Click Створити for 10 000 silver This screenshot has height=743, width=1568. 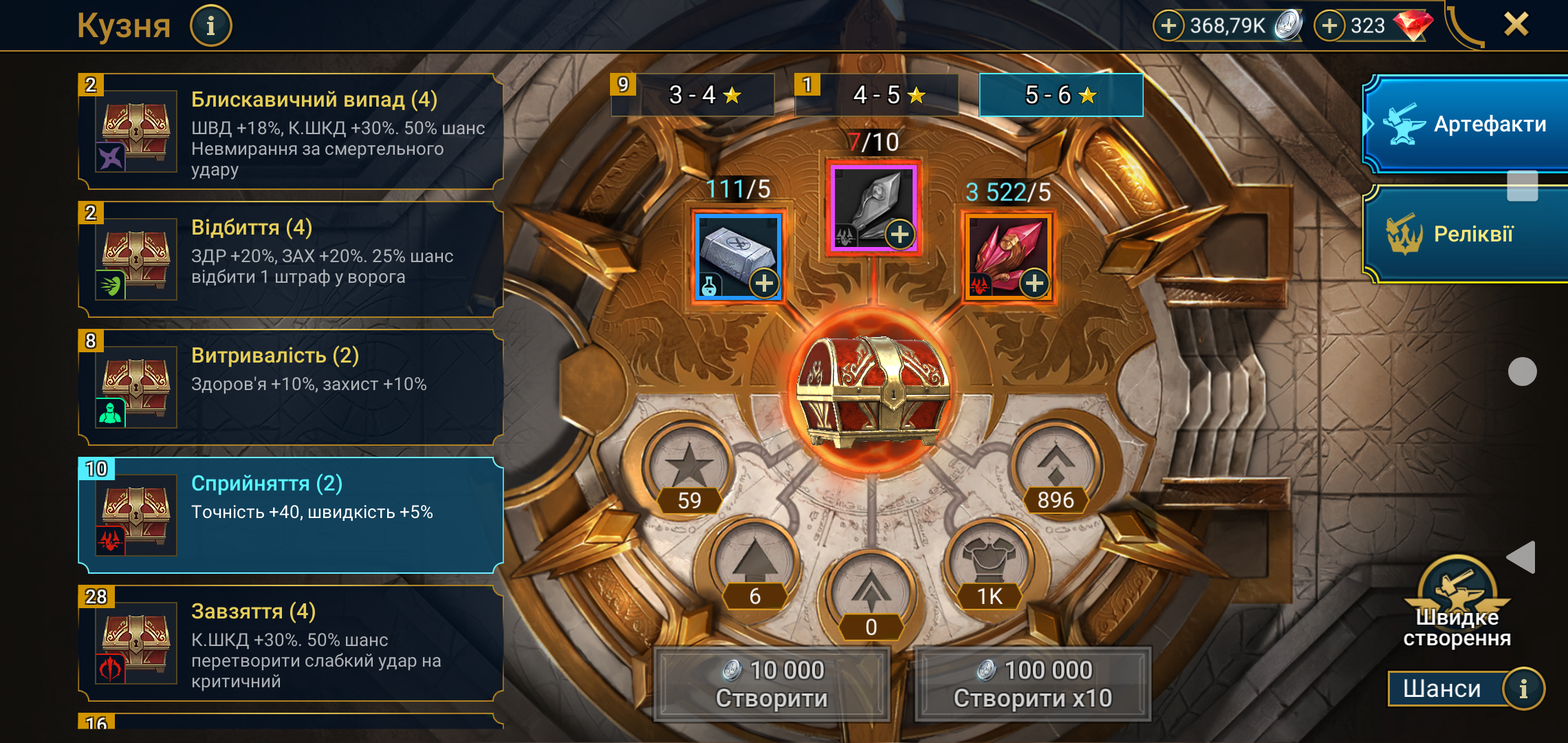(772, 684)
